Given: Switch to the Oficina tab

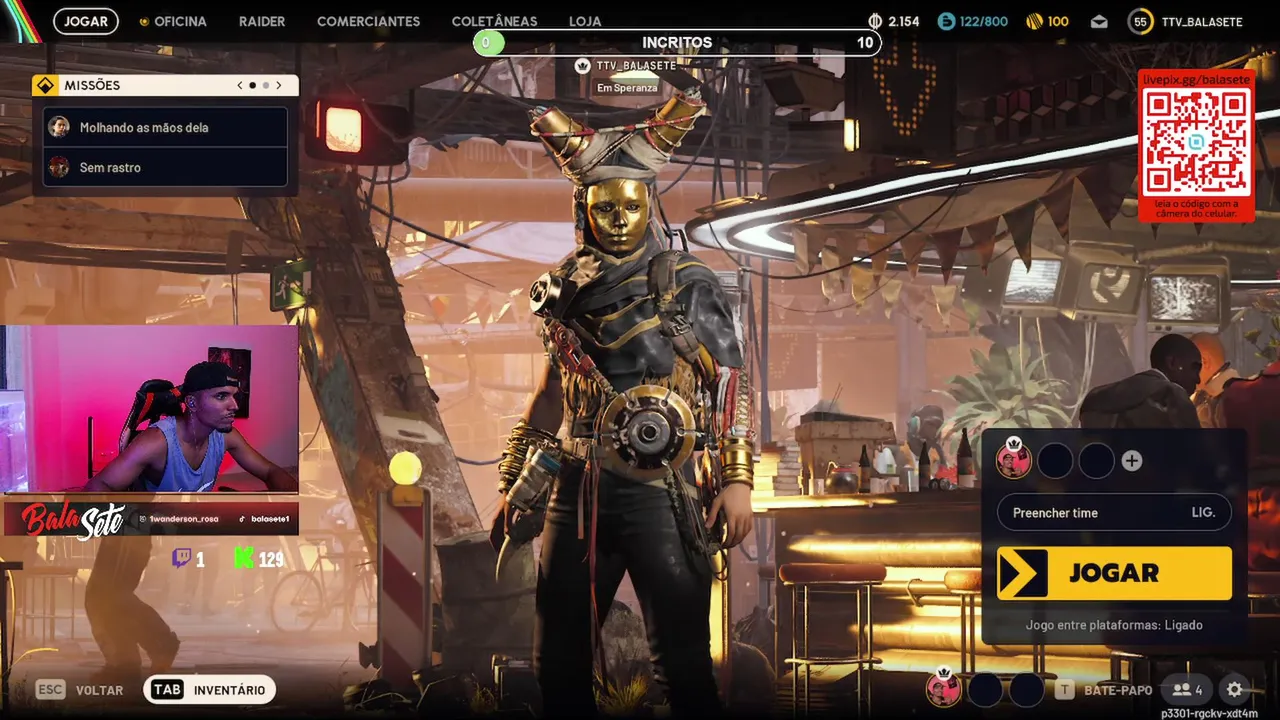Looking at the screenshot, I should coord(174,21).
